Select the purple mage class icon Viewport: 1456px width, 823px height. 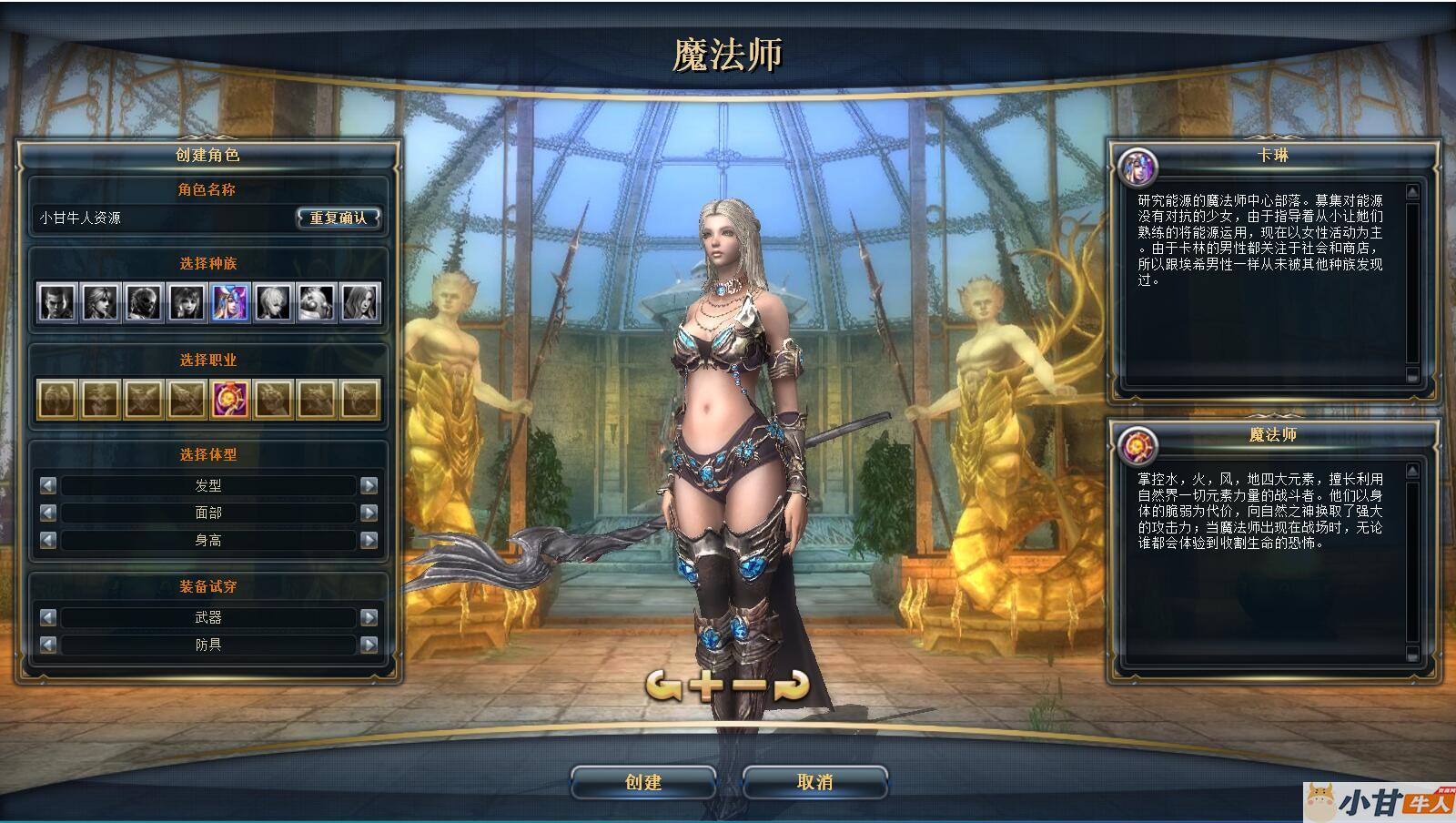[x=230, y=399]
